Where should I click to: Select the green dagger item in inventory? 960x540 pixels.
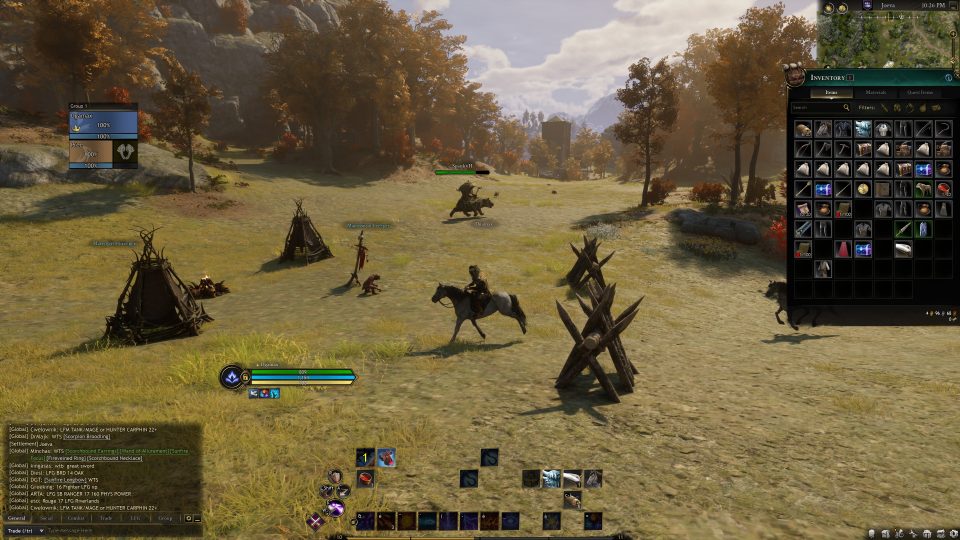tap(903, 229)
